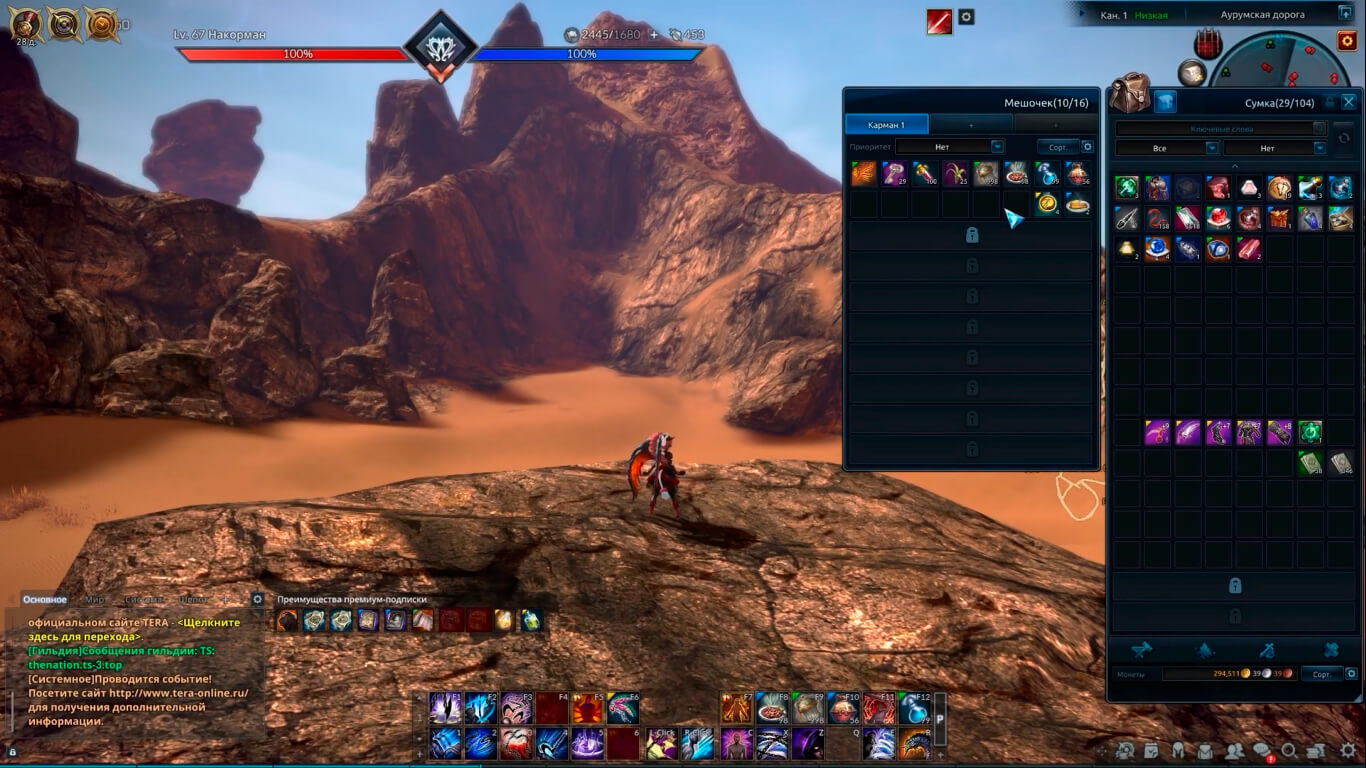The width and height of the screenshot is (1366, 768).
Task: Open the Кан. 1 channel selector
Action: click(x=1114, y=15)
